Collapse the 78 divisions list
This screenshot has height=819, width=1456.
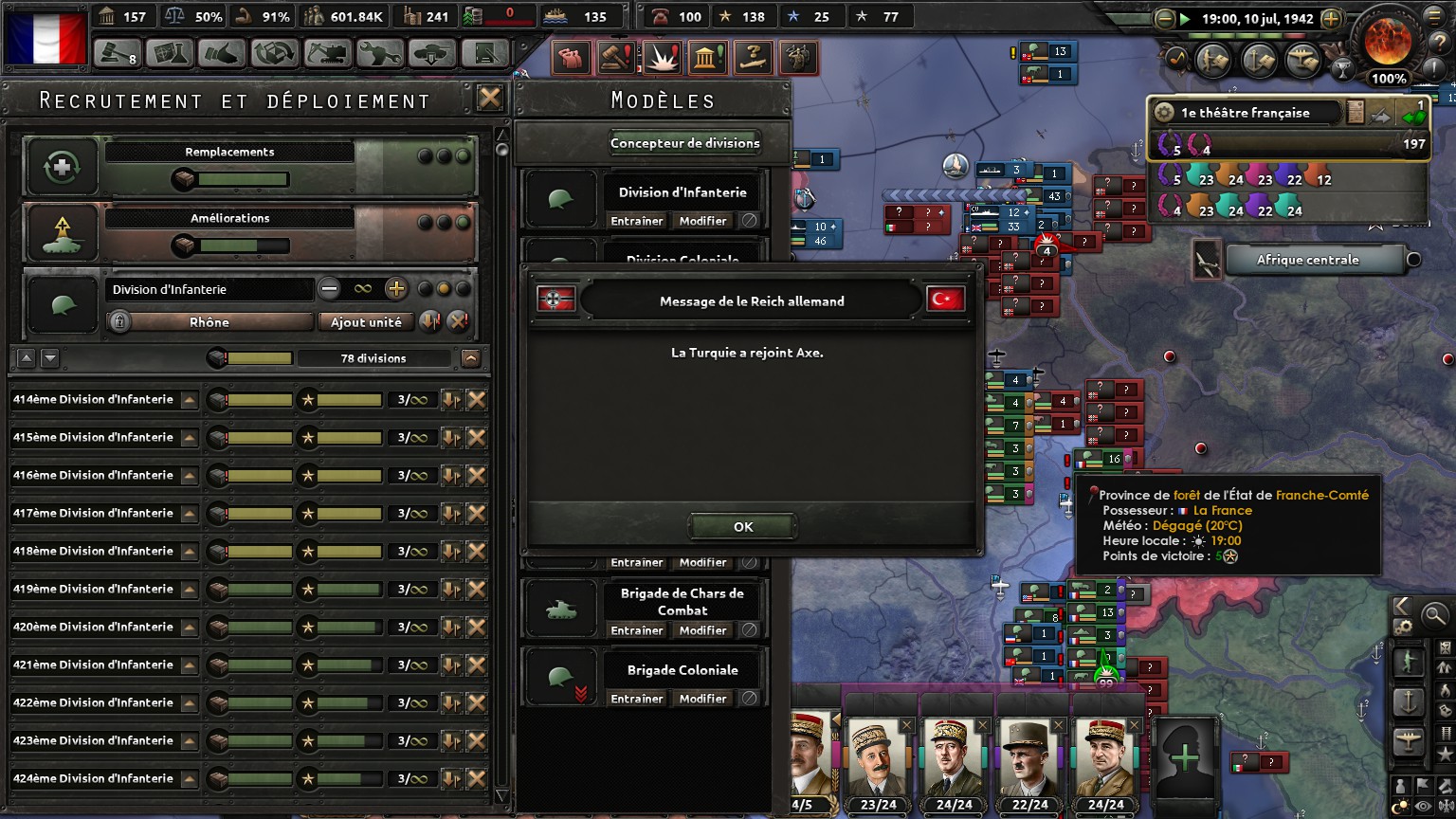471,358
